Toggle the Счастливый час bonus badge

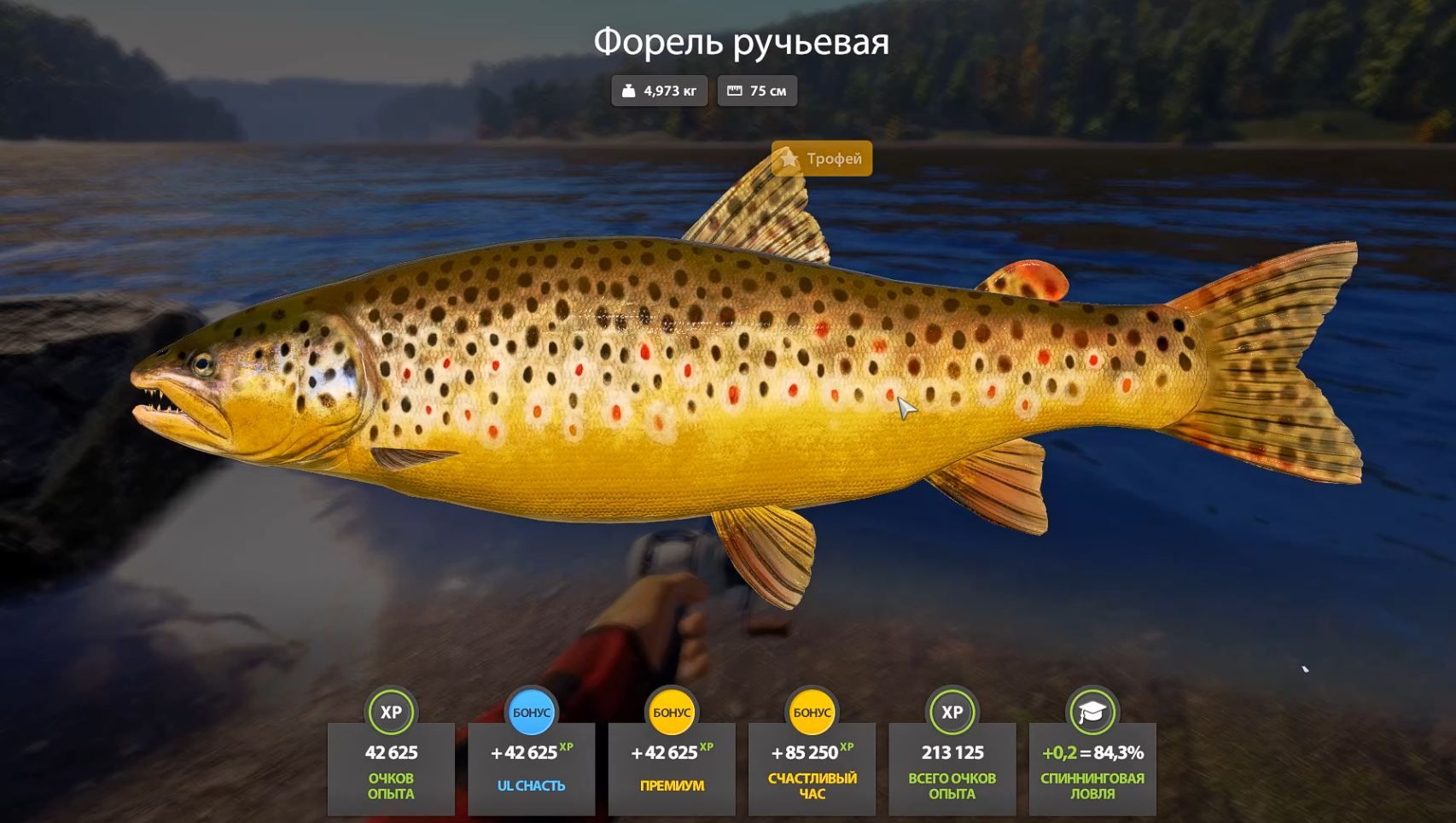coord(812,710)
